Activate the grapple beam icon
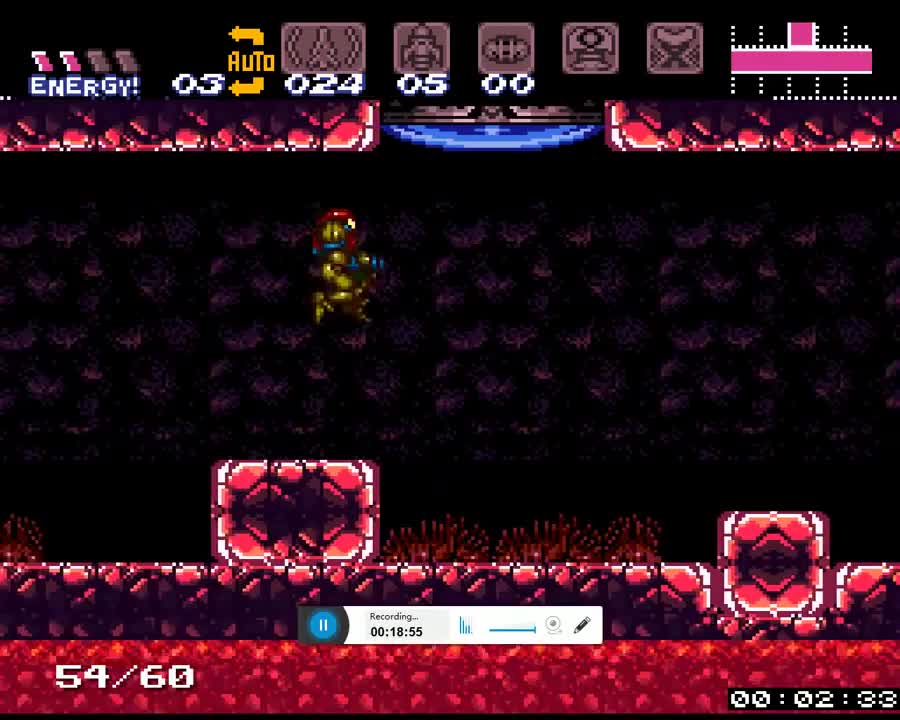 pyautogui.click(x=590, y=48)
